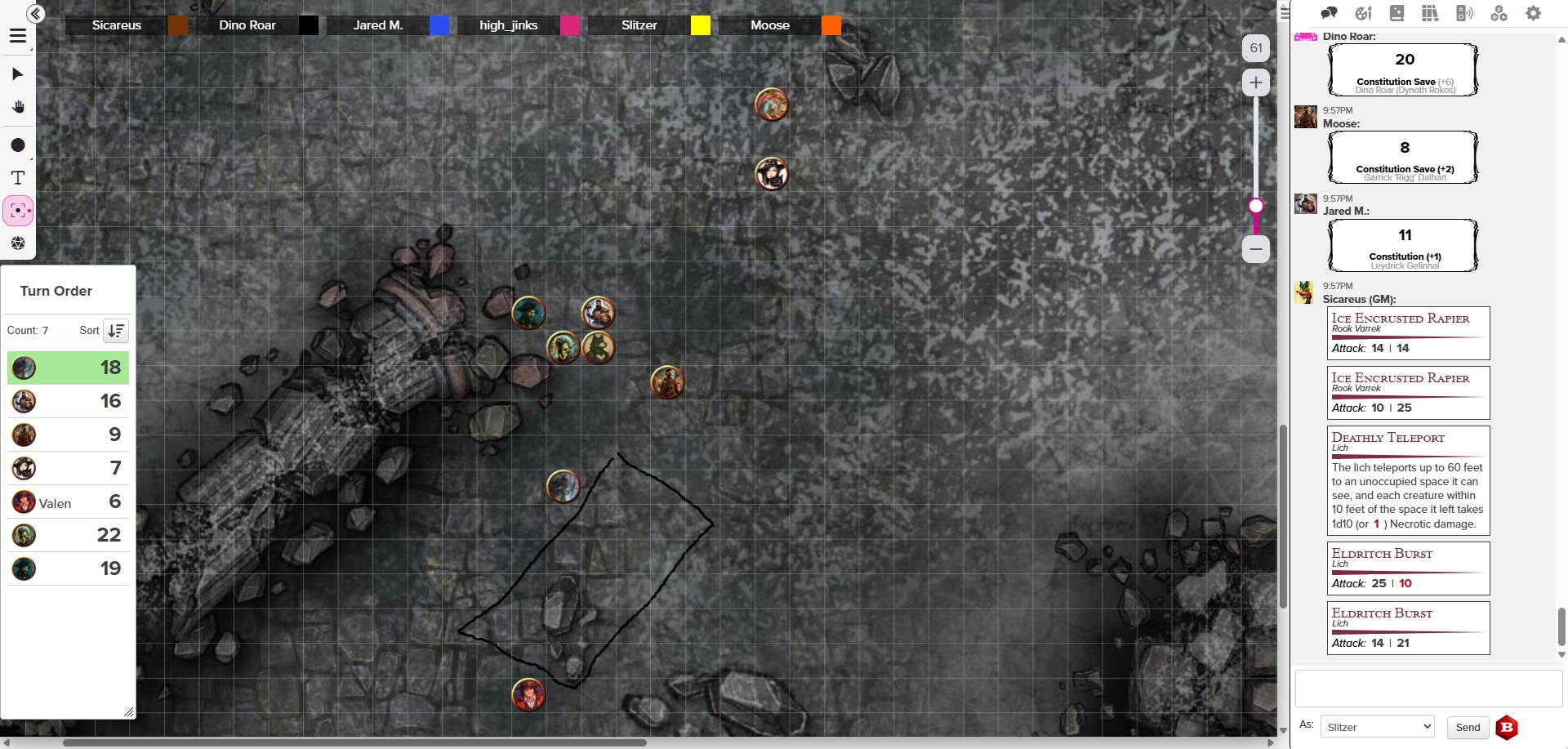Viewport: 1568px width, 749px height.
Task: Select the circle drawing tool
Action: [x=18, y=145]
